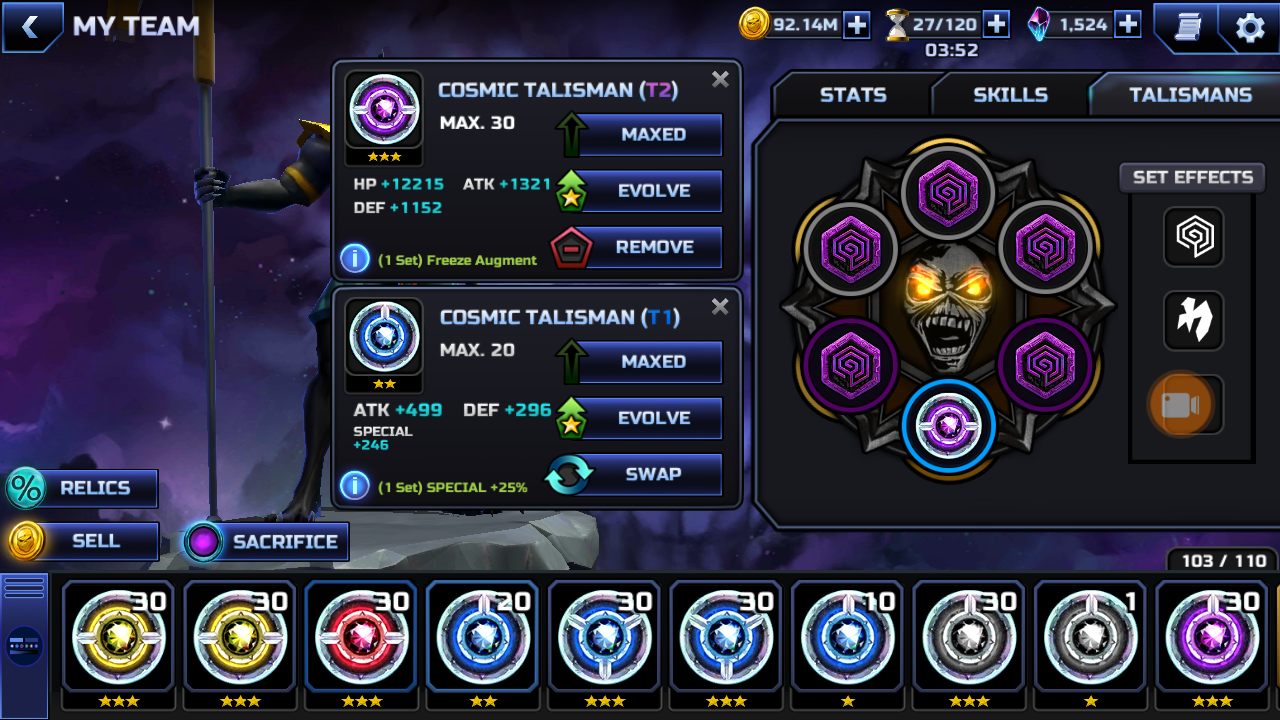
Task: Select the blue-ringed talisman socket slot
Action: click(947, 426)
